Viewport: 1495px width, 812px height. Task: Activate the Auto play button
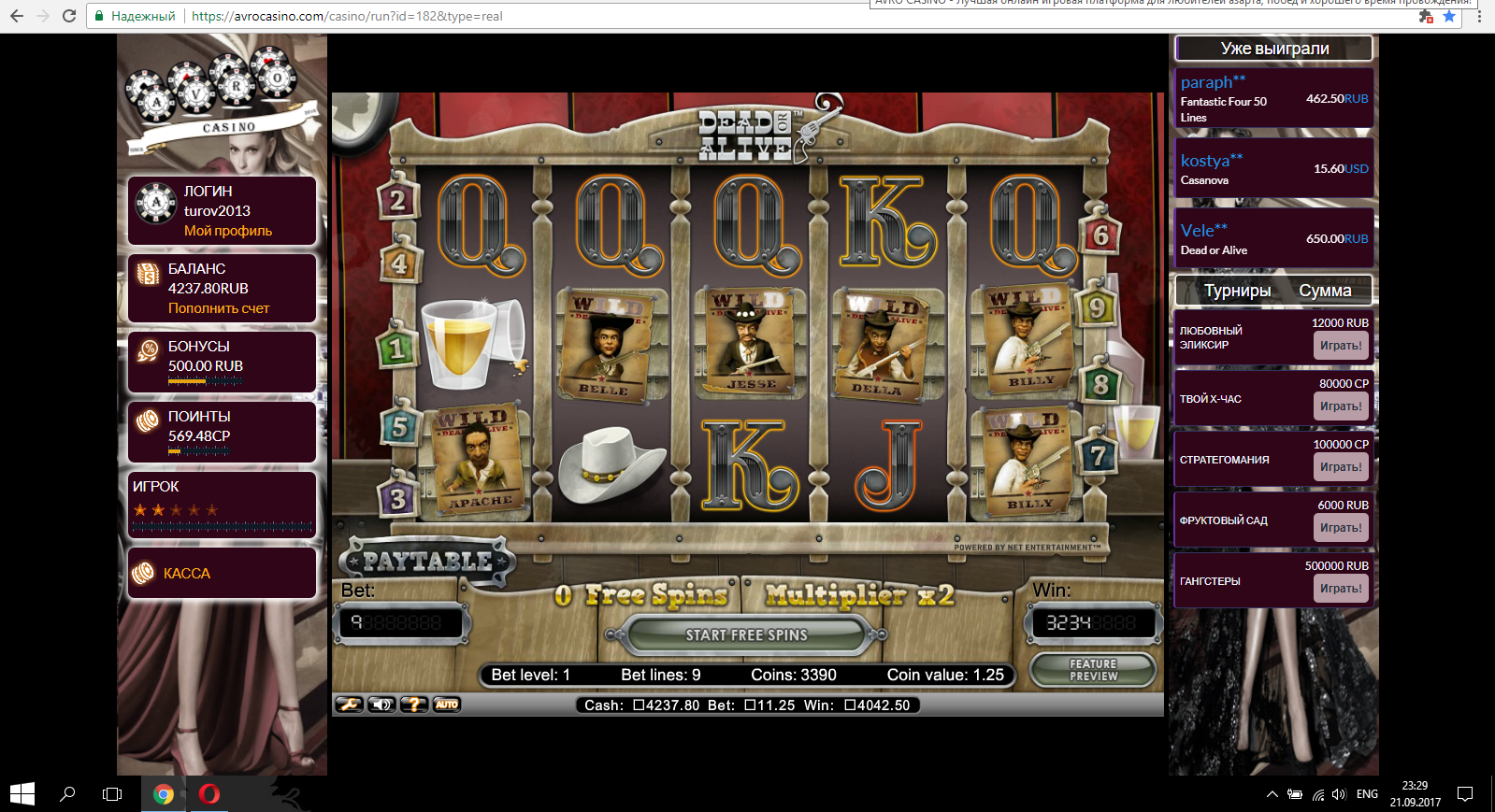(447, 705)
